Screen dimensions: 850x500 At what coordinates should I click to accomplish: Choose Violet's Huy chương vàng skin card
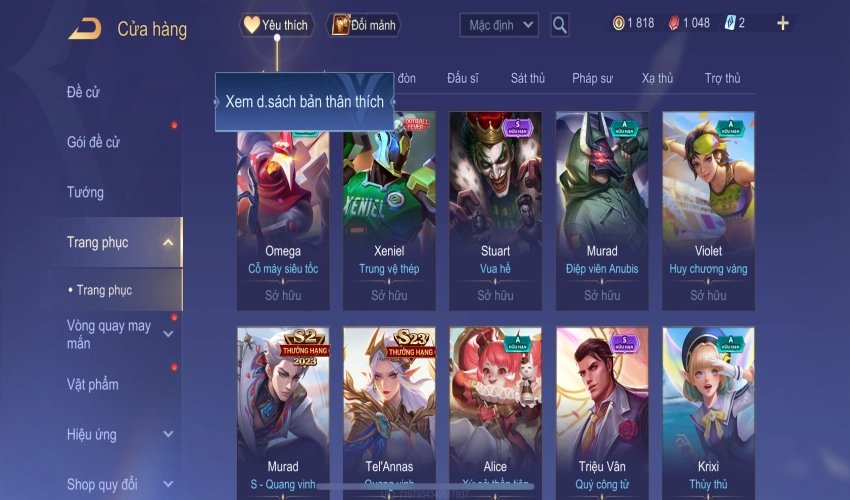pos(708,210)
